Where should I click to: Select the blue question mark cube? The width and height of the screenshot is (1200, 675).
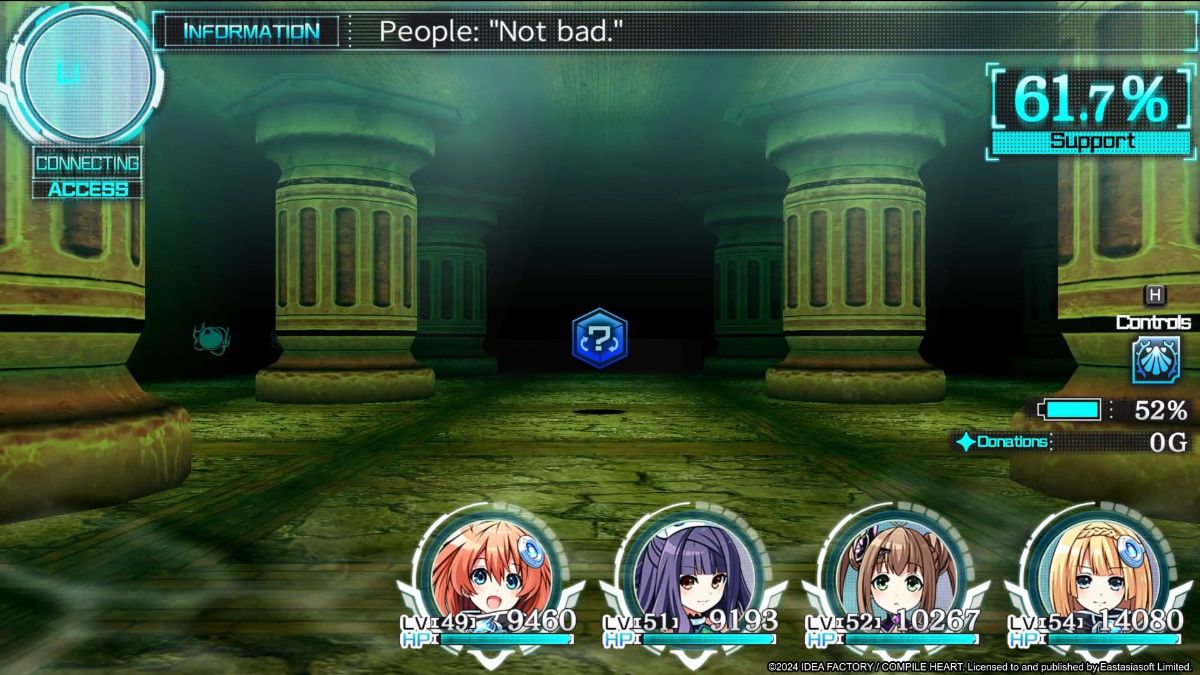[x=599, y=338]
